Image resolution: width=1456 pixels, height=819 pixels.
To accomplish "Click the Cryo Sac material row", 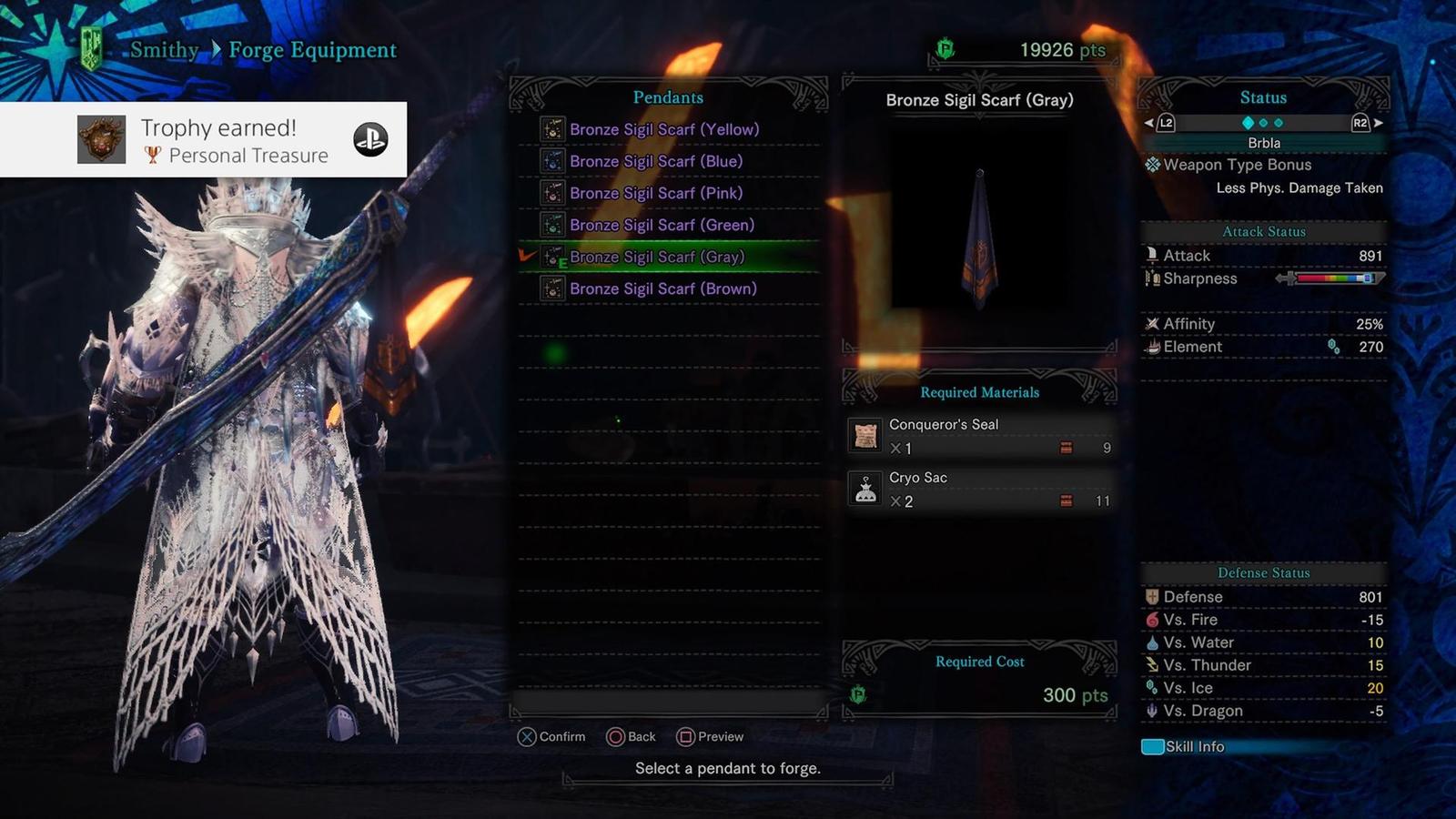I will pos(979,489).
